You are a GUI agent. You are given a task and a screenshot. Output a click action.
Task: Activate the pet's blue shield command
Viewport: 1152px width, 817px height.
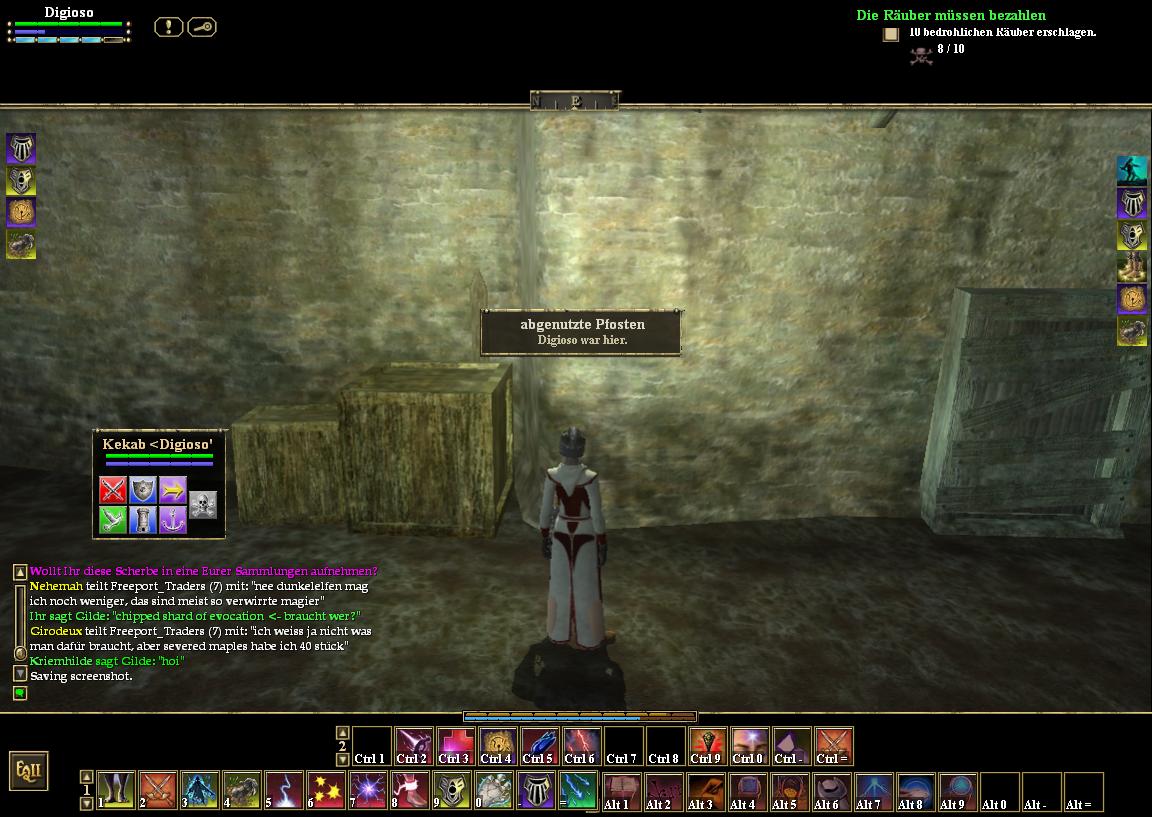click(143, 490)
